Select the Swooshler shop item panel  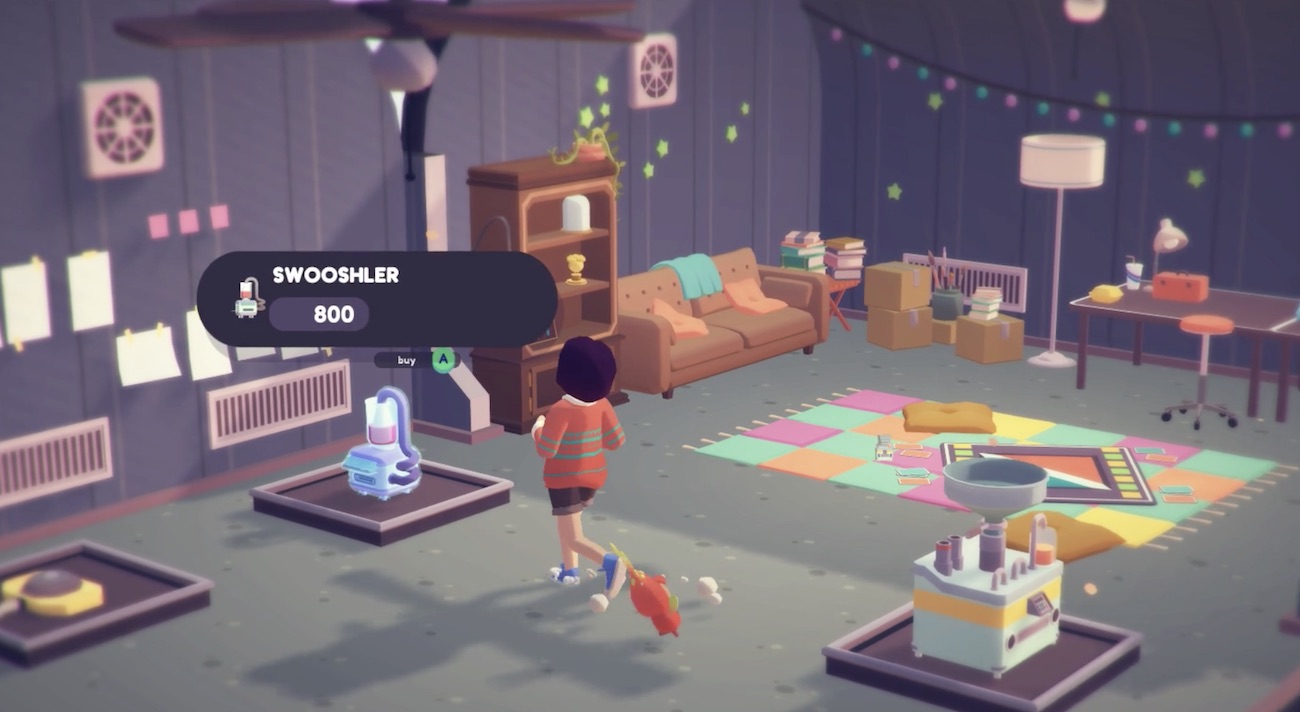376,298
